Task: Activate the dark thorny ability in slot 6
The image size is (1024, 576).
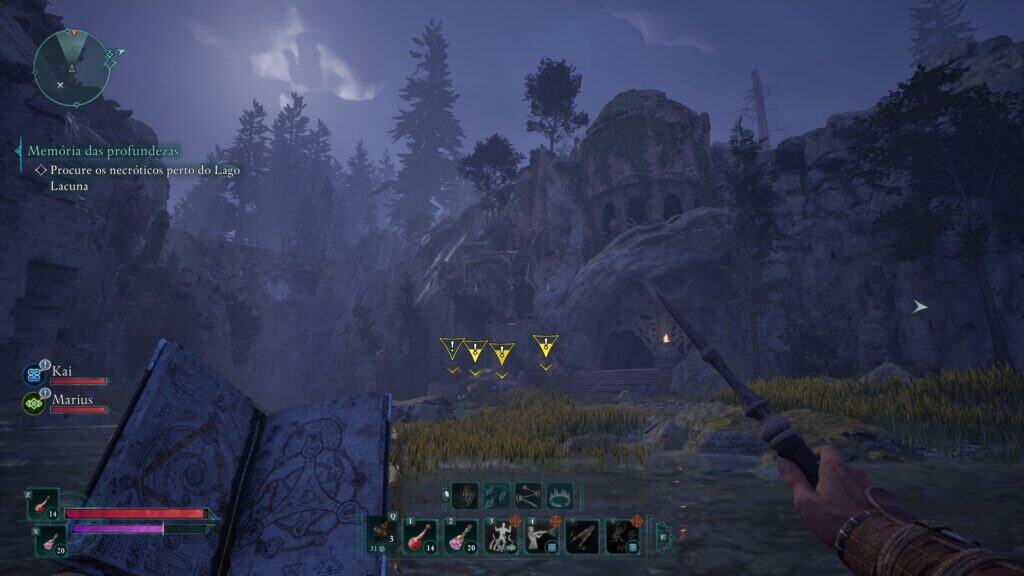Action: [x=623, y=536]
